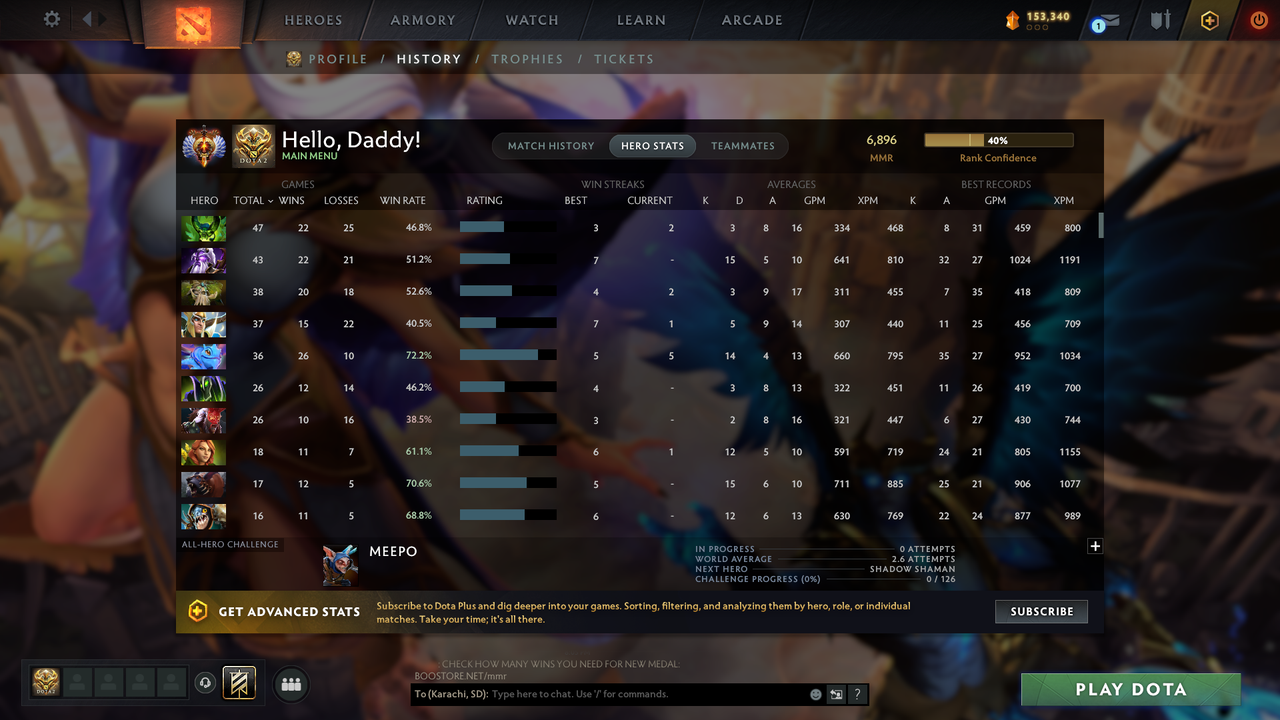Click the red power button to exit
Screen dimensions: 1280x720
pyautogui.click(x=1258, y=19)
